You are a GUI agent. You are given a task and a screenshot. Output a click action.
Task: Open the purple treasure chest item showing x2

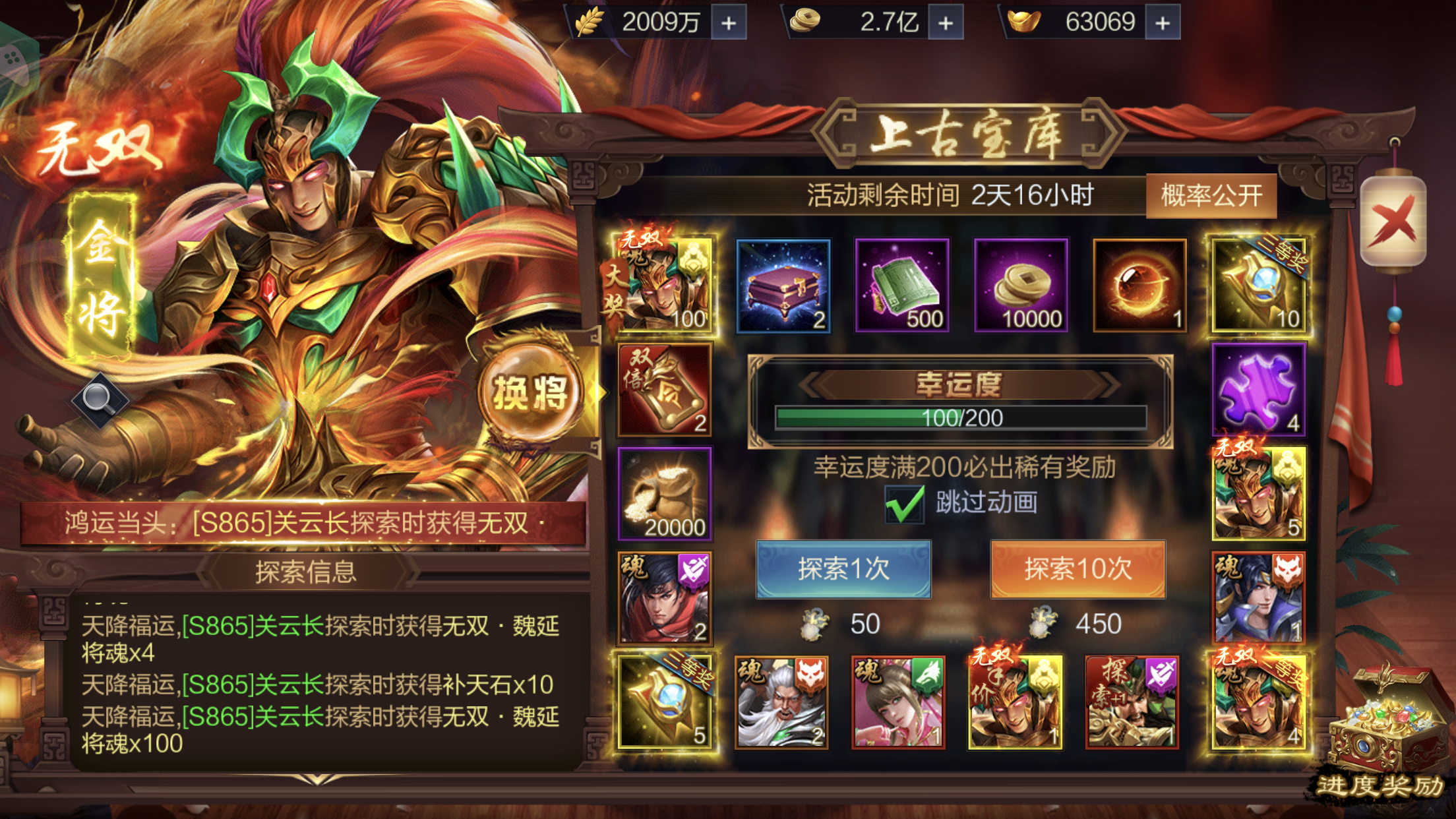pyautogui.click(x=782, y=284)
